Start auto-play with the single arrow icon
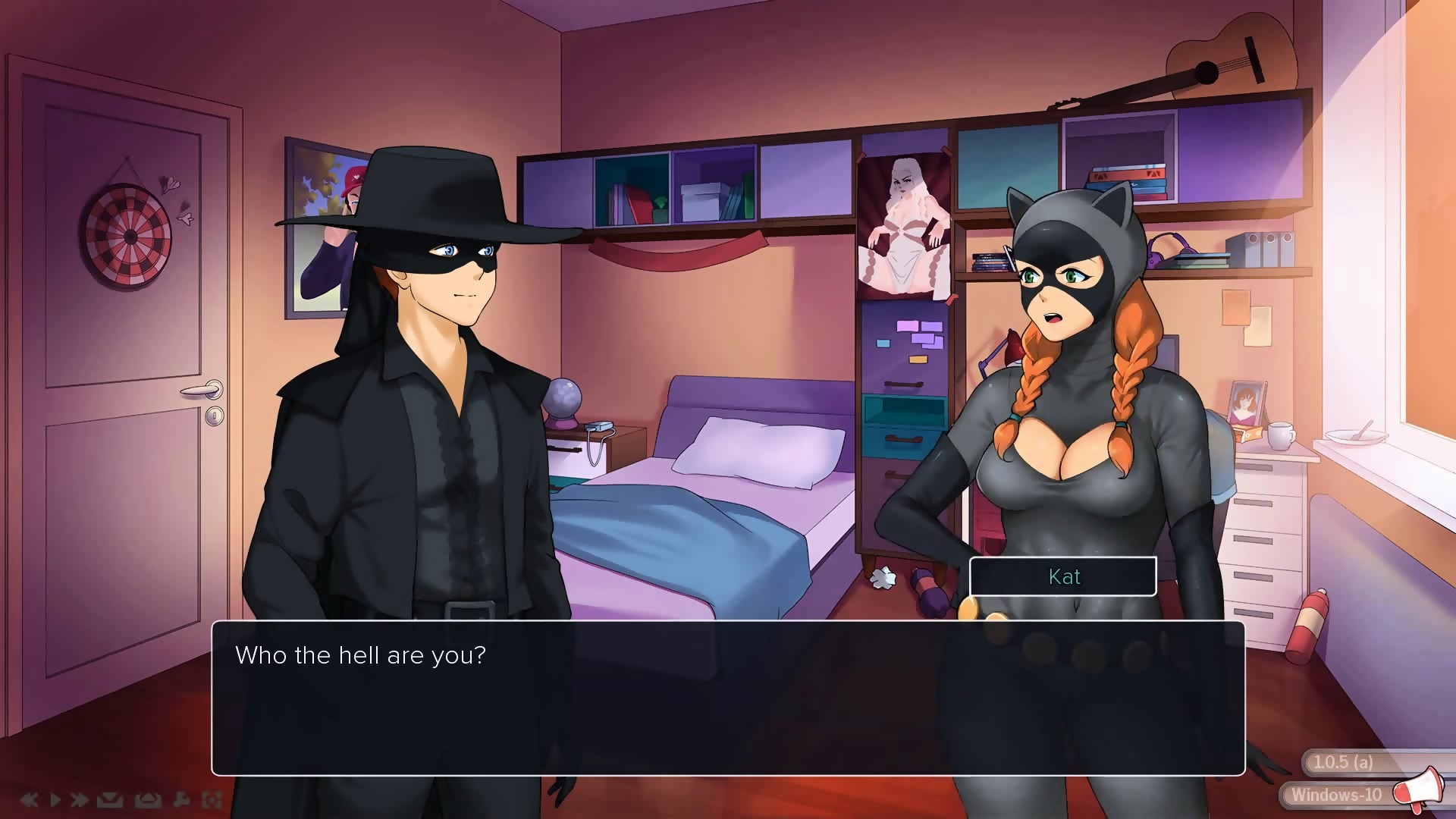 tap(55, 799)
